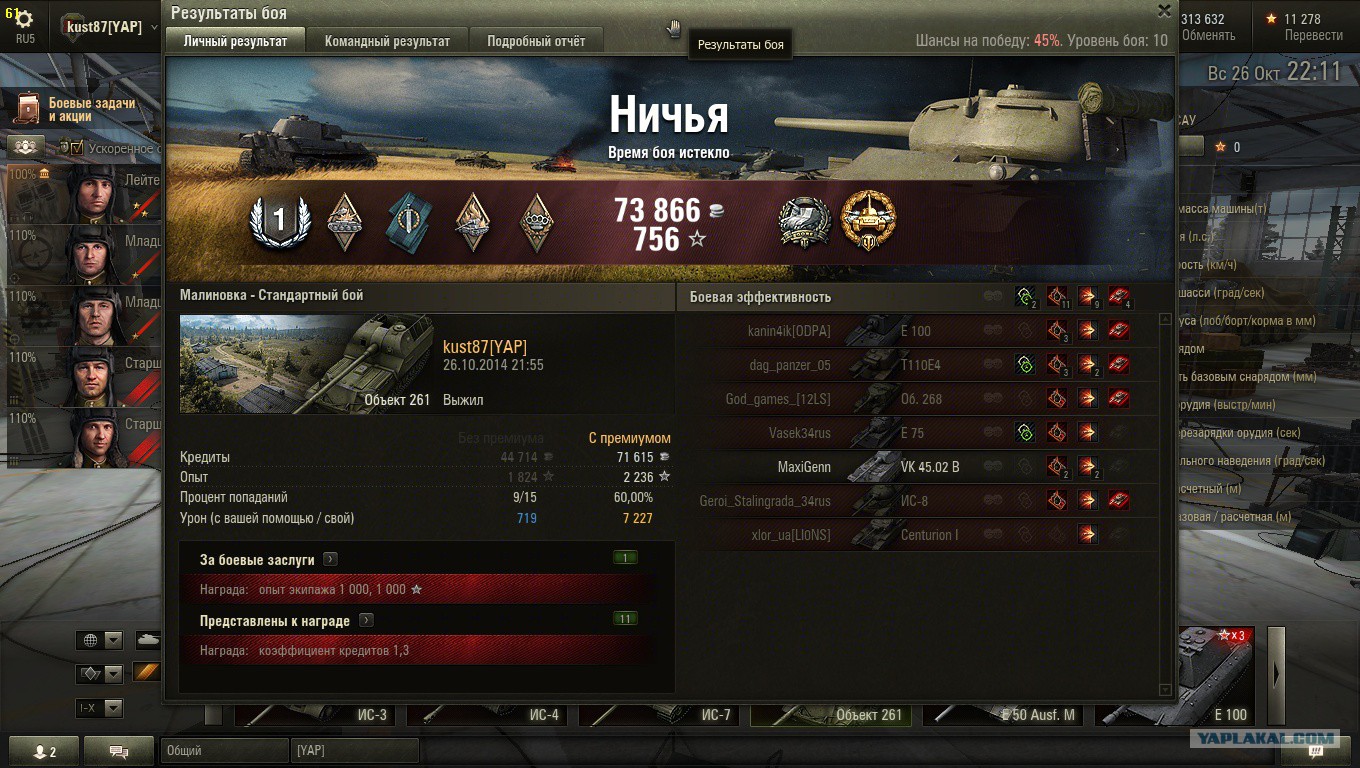
Task: Open the Подробный отчёт tab
Action: click(535, 41)
